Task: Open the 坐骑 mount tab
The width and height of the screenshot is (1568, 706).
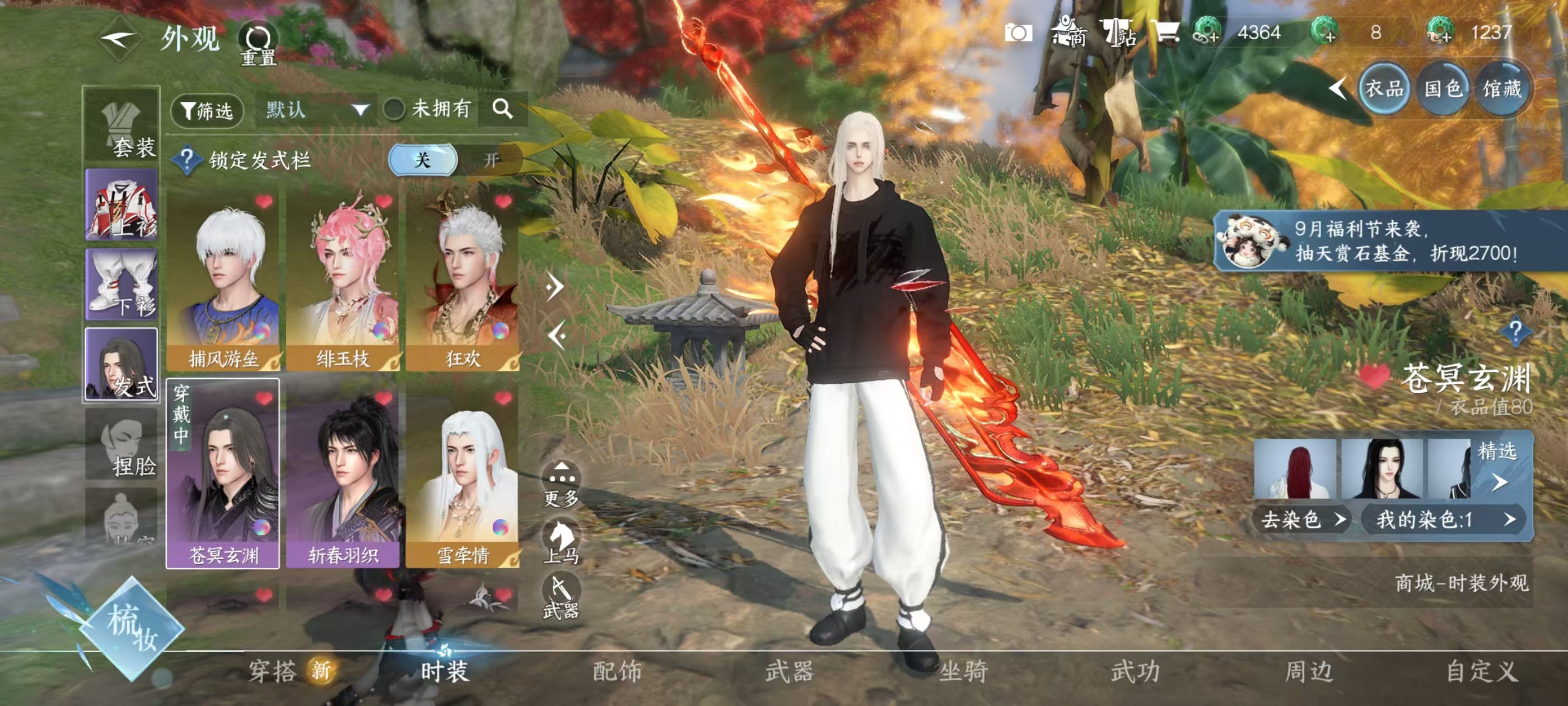Action: [963, 671]
